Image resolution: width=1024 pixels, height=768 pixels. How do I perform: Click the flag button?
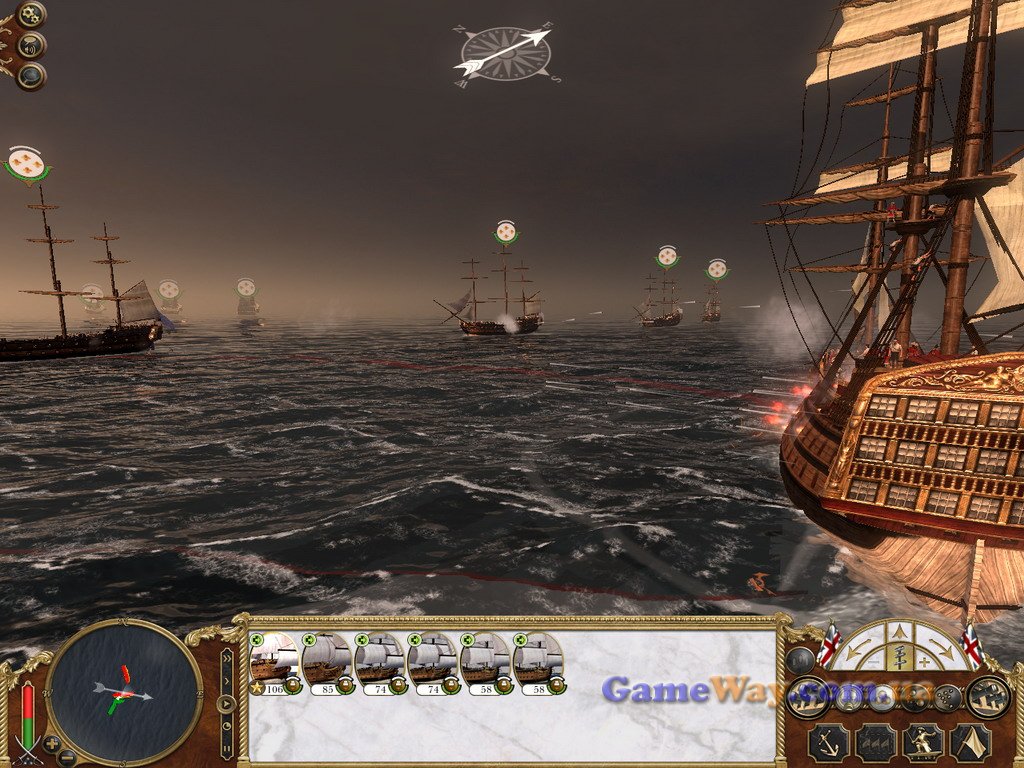click(x=968, y=743)
